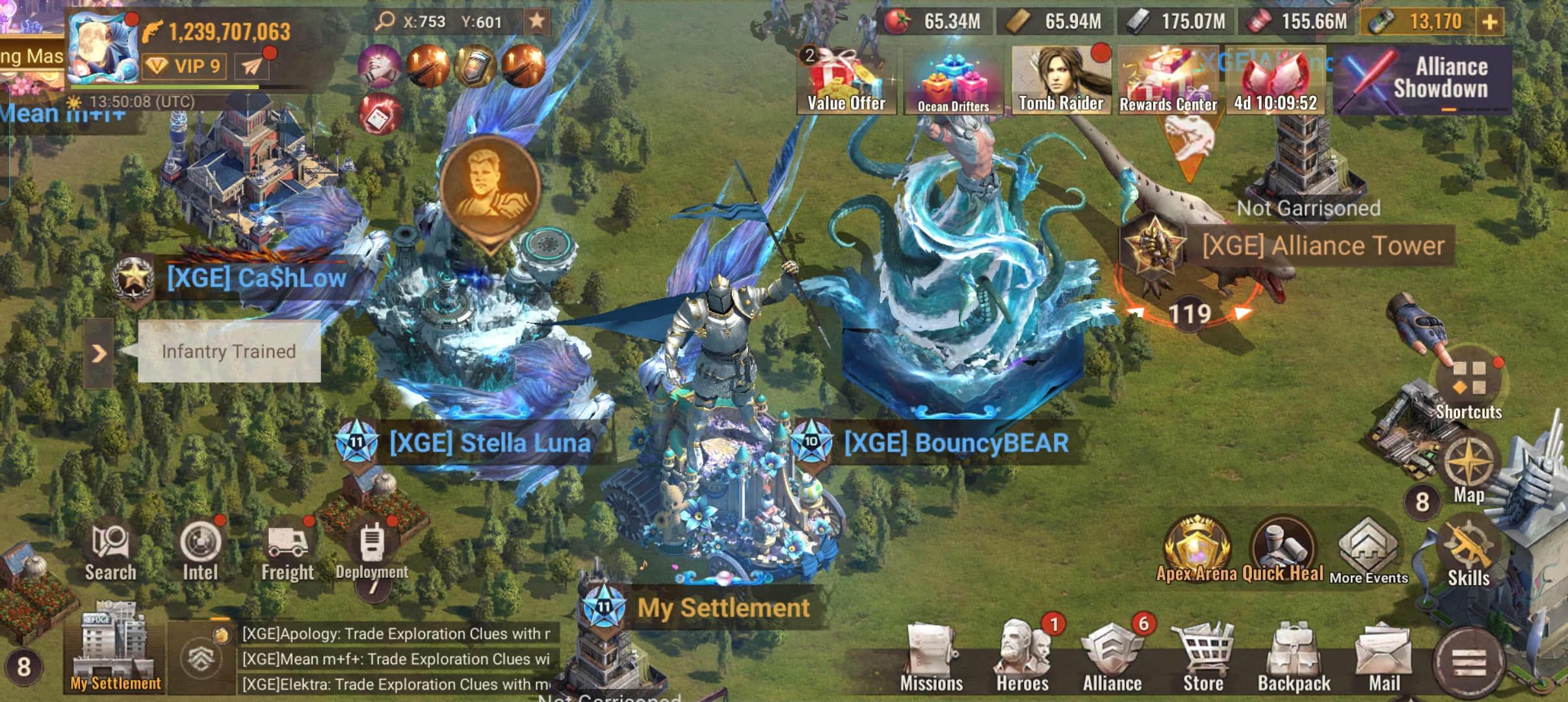Open the Backpack inventory
This screenshot has width=1568, height=702.
(1294, 658)
